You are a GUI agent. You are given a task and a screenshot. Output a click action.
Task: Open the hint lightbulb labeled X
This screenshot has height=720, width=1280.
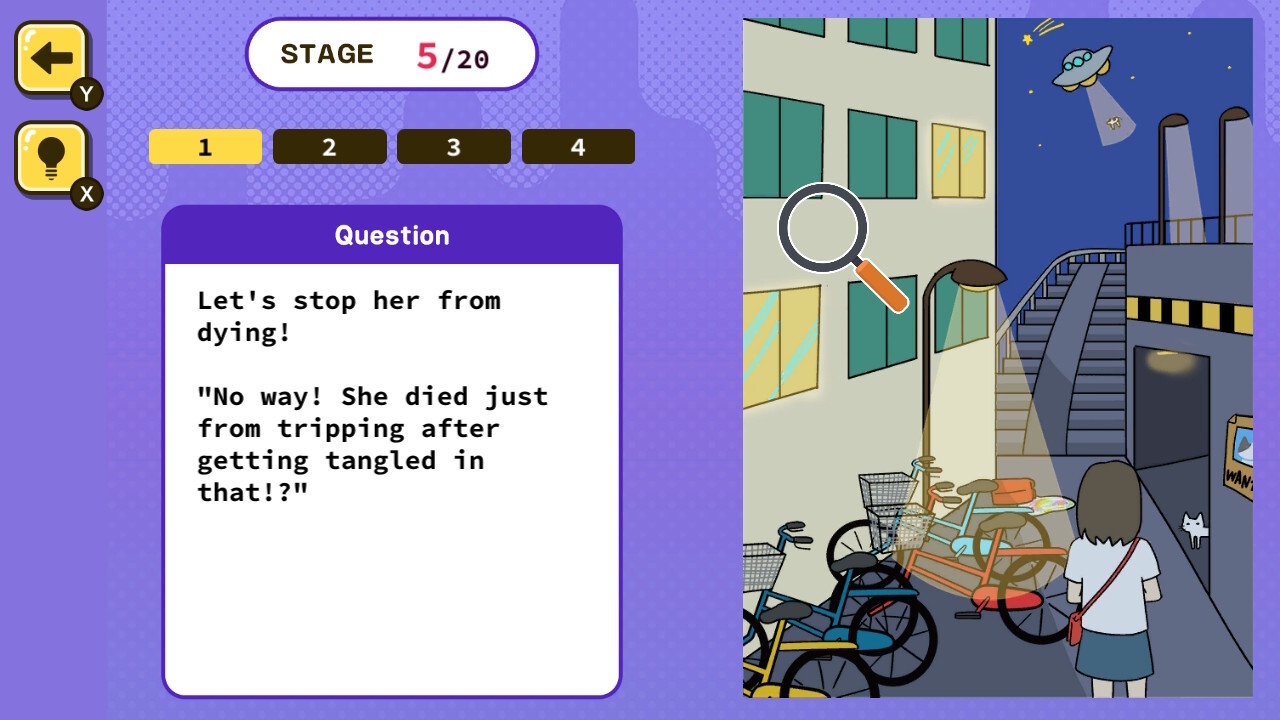coord(48,155)
